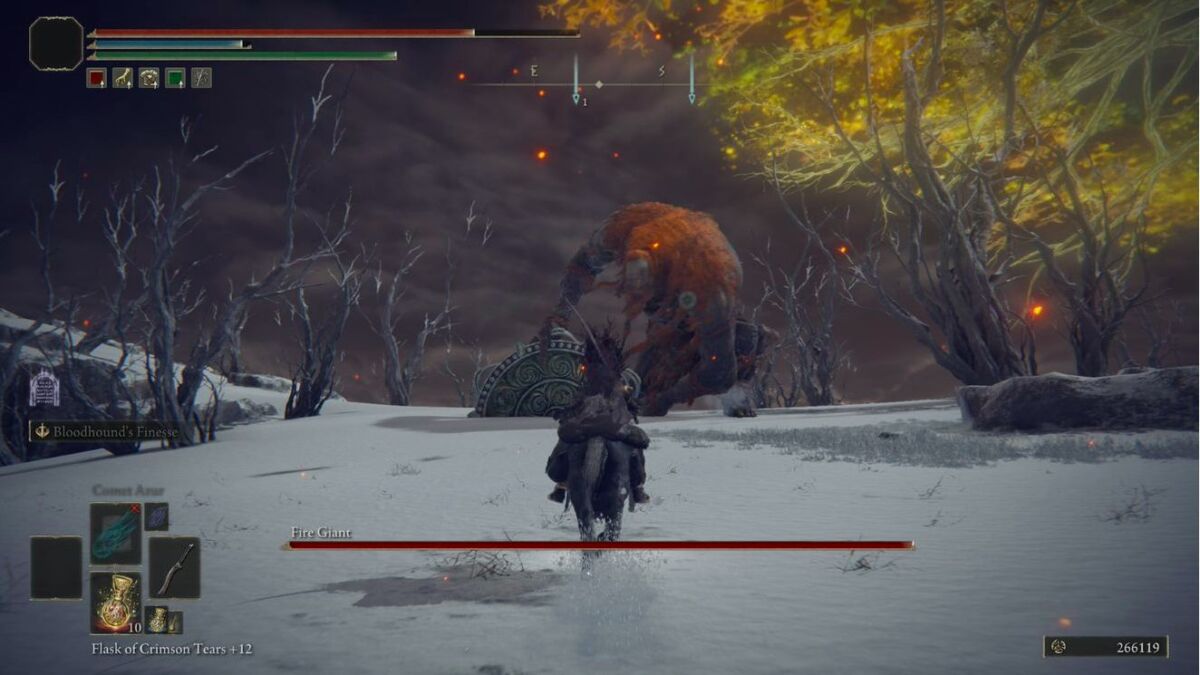This screenshot has width=1200, height=675.
Task: Select the Comet Azur spell slot
Action: pos(115,534)
